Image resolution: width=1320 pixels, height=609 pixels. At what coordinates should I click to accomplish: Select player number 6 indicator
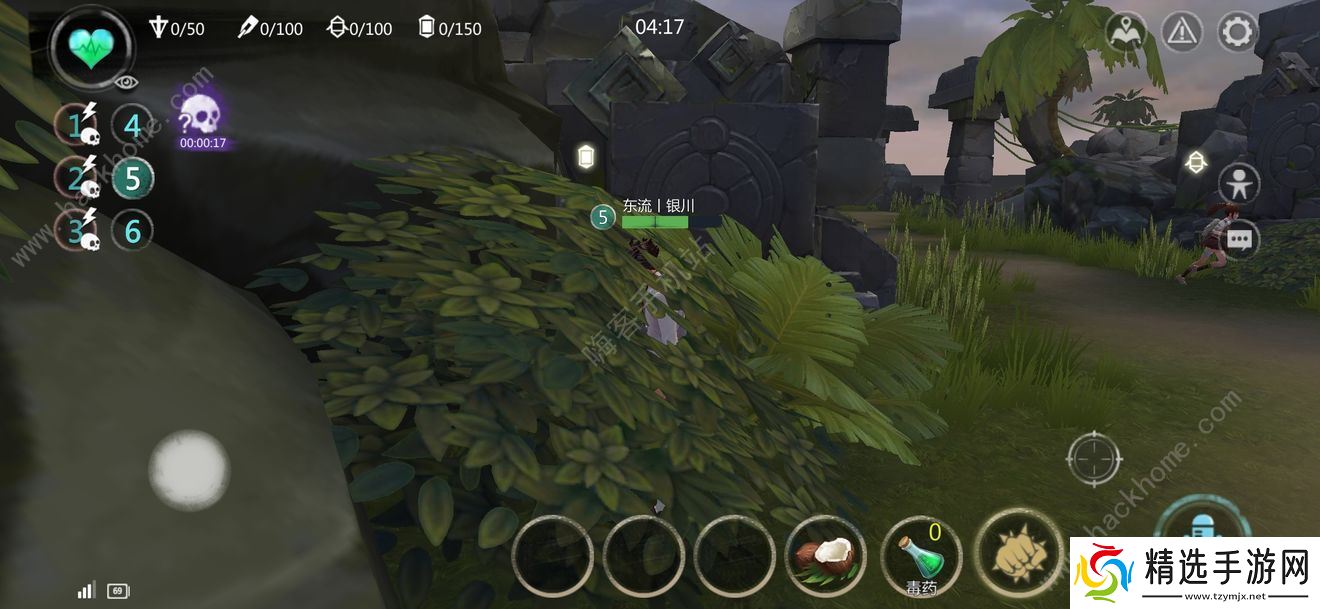[132, 231]
